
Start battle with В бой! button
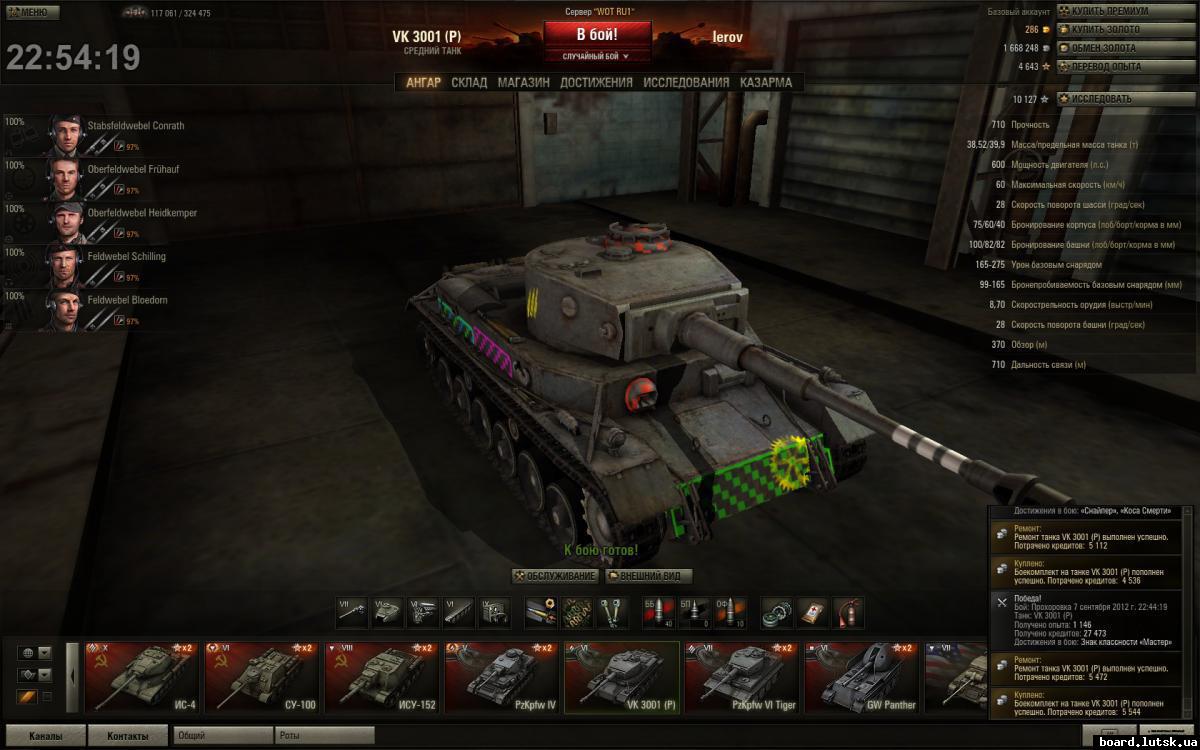pyautogui.click(x=597, y=34)
